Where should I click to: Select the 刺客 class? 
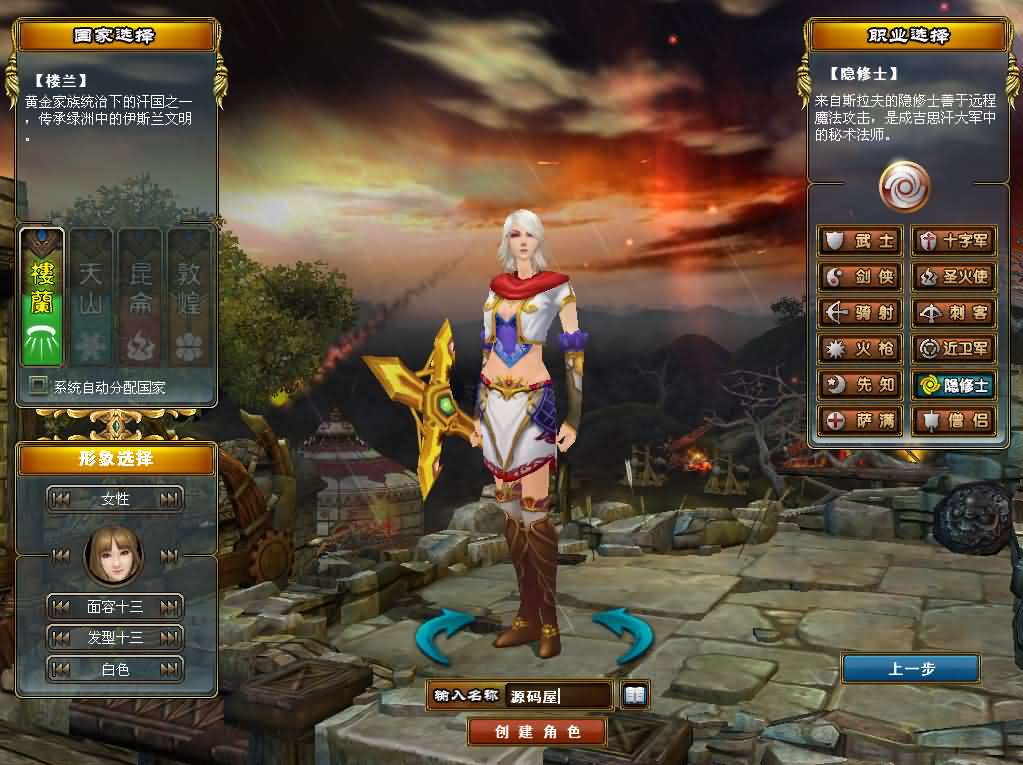coord(953,313)
